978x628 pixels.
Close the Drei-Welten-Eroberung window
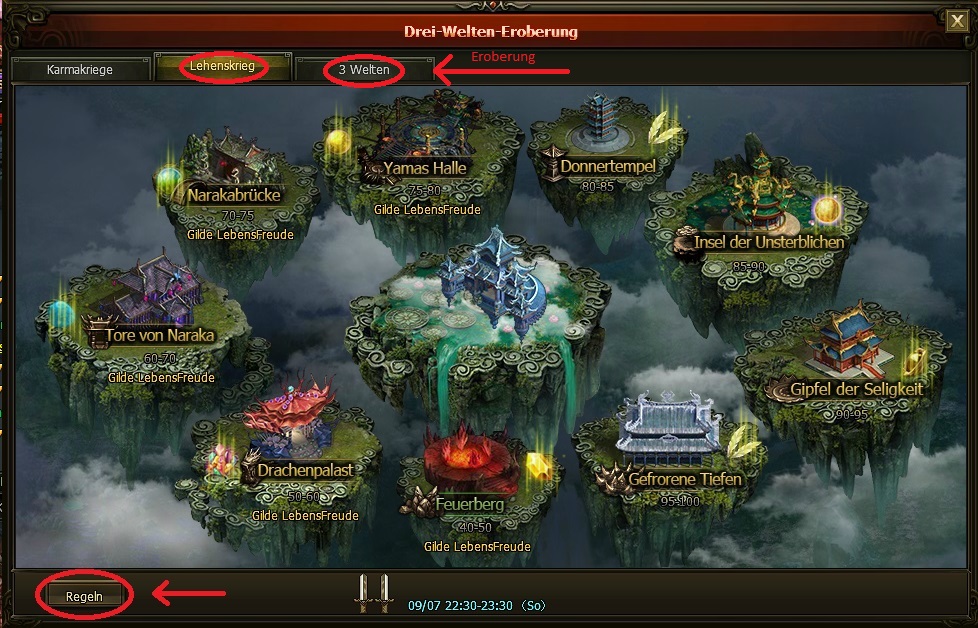tap(956, 19)
